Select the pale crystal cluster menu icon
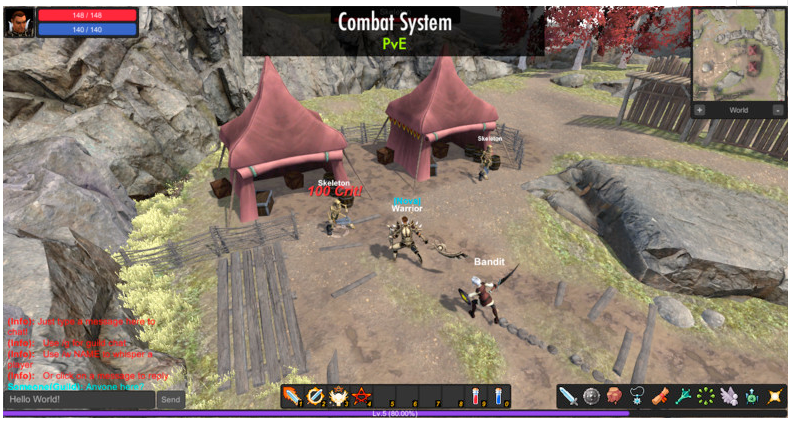The image size is (796, 424). [730, 396]
